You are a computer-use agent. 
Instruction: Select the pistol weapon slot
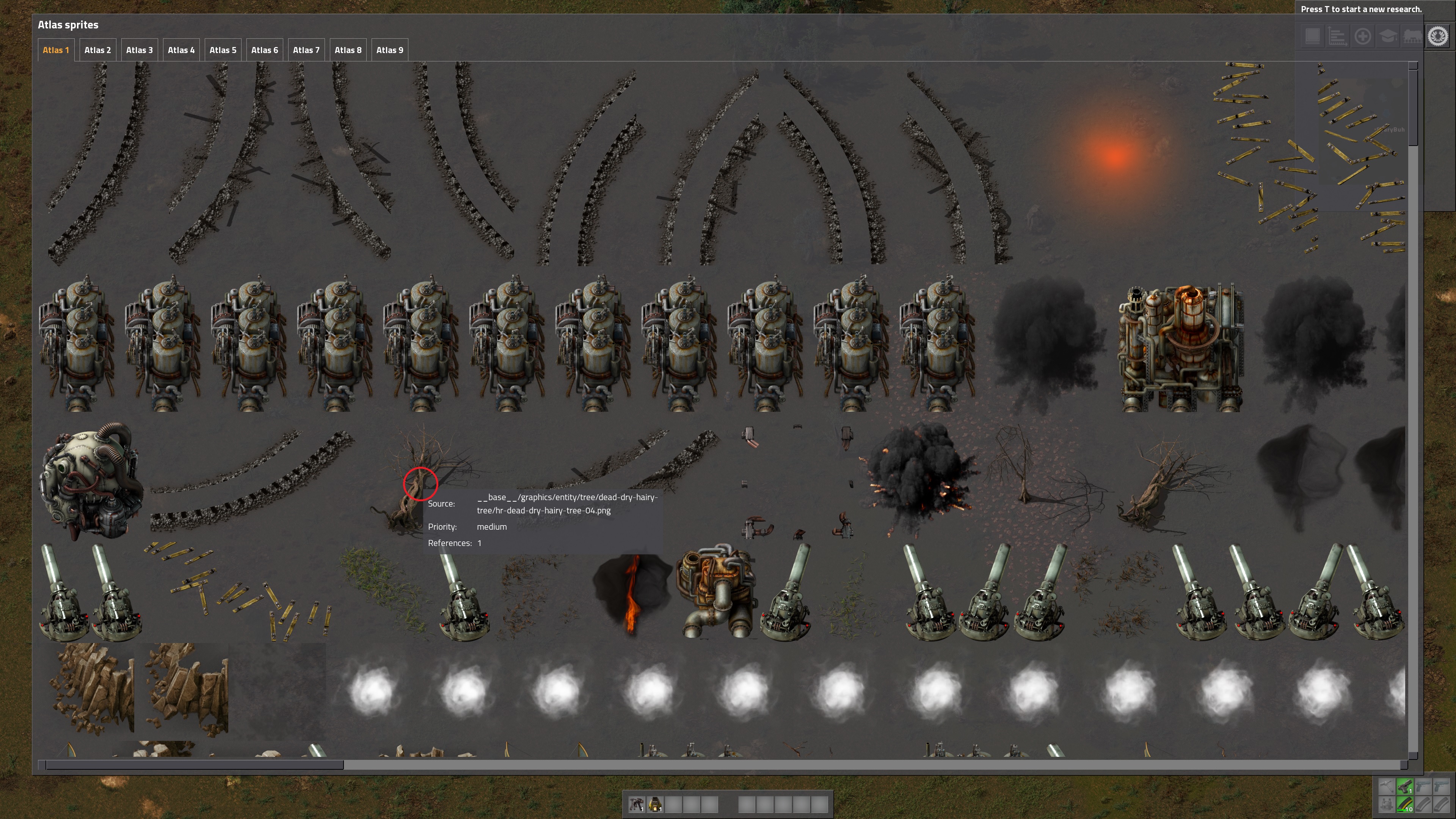pyautogui.click(x=1405, y=786)
